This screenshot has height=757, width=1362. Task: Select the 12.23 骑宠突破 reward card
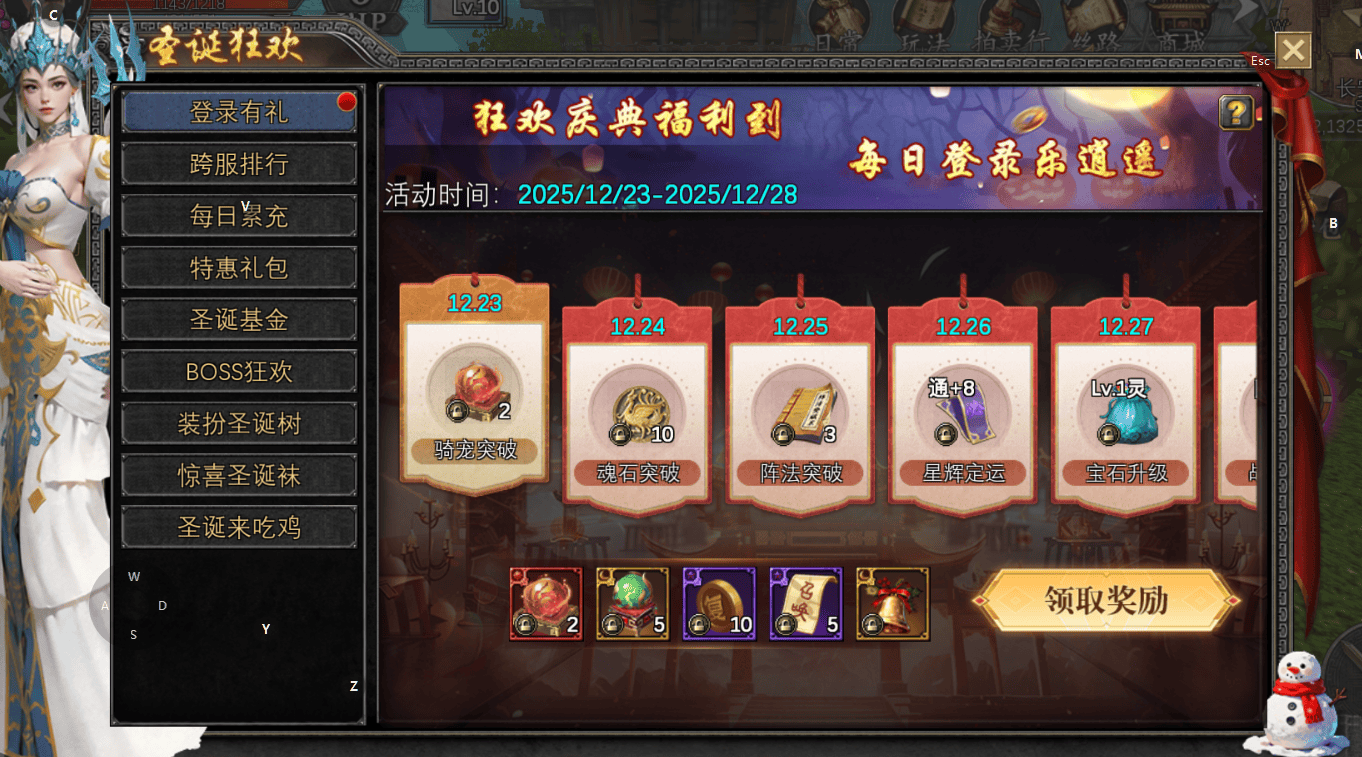click(474, 390)
